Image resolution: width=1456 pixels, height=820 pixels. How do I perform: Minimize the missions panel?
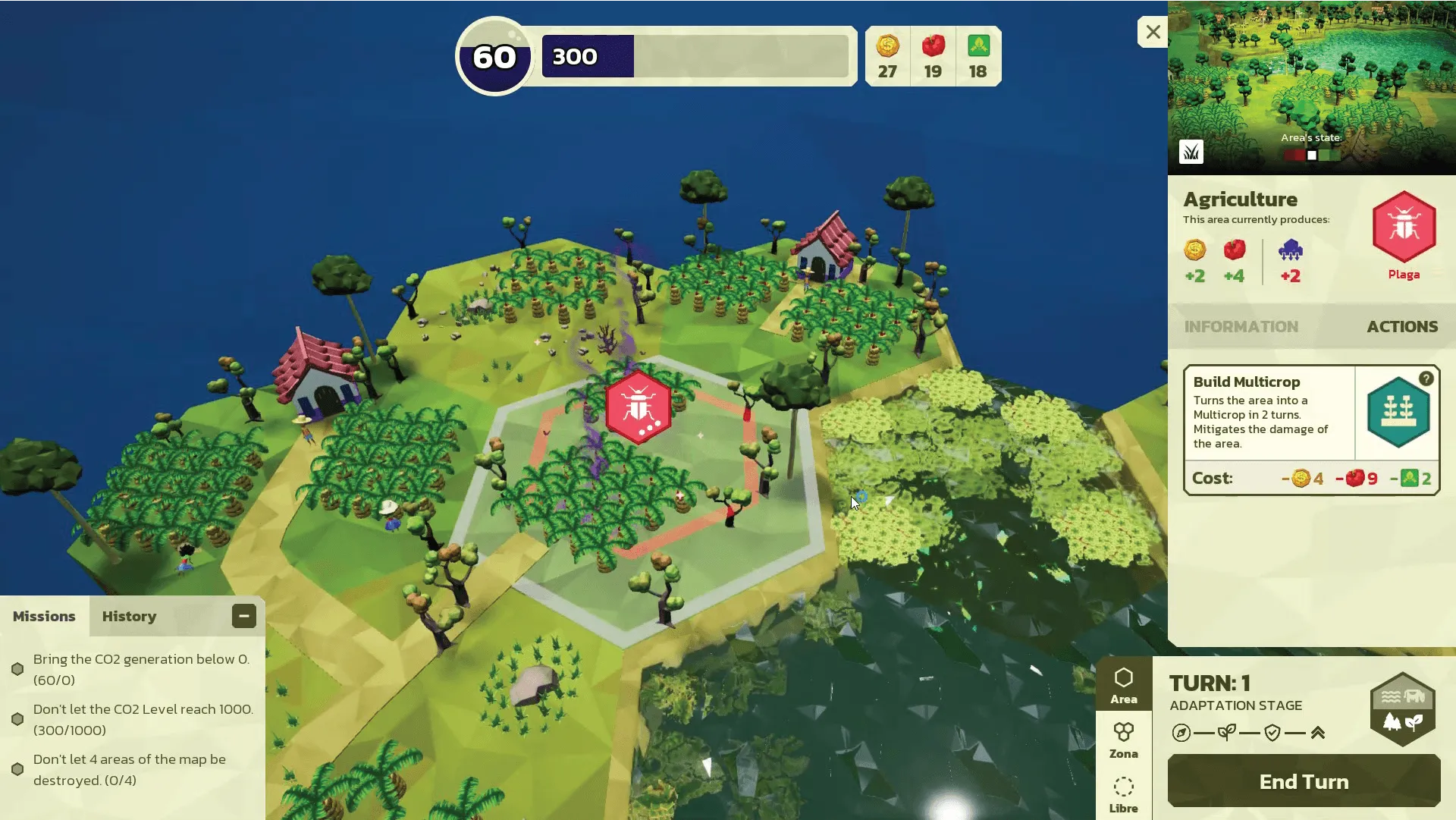243,616
